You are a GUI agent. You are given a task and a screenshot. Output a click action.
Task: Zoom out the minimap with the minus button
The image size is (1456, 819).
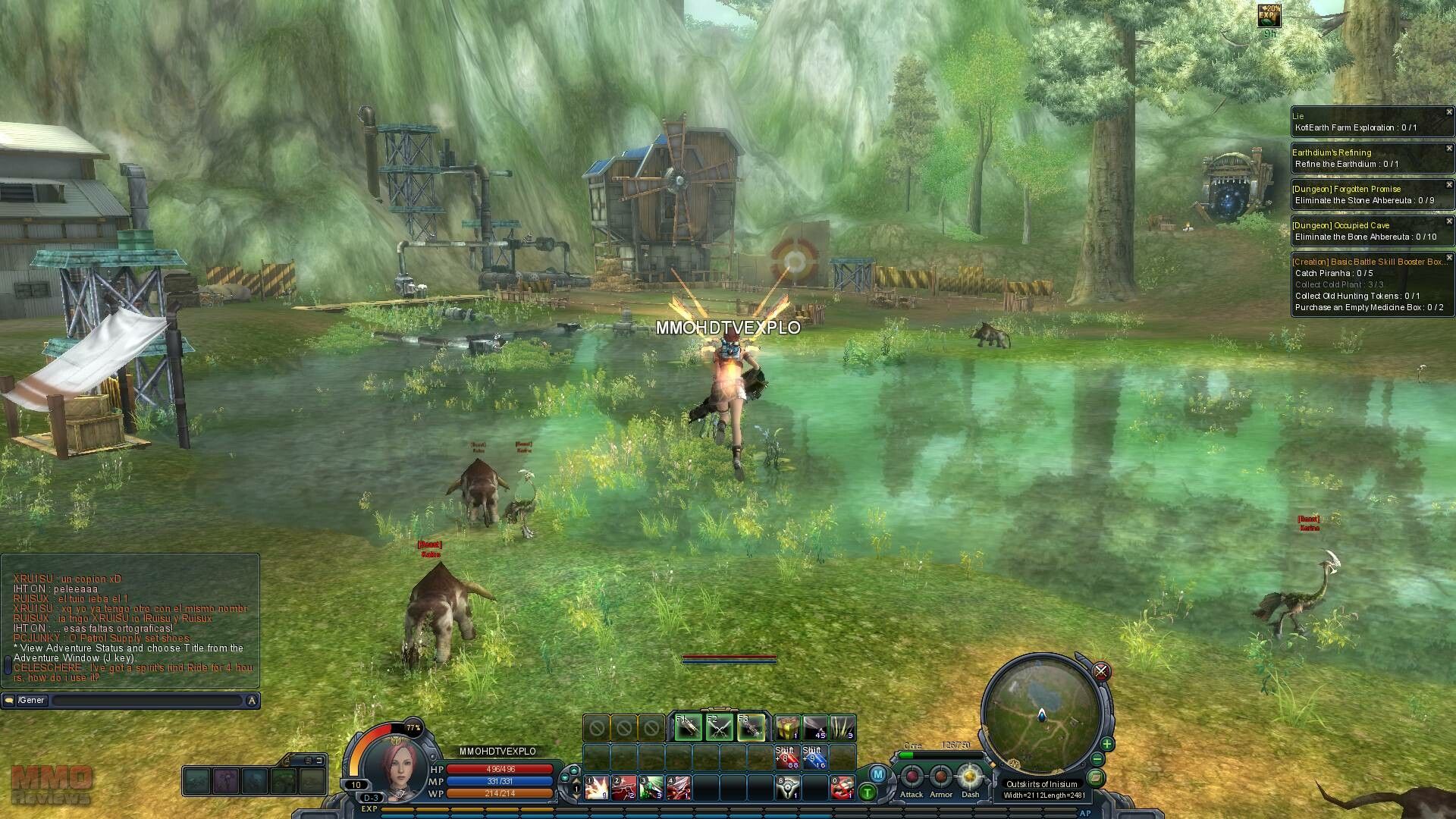[x=1098, y=758]
